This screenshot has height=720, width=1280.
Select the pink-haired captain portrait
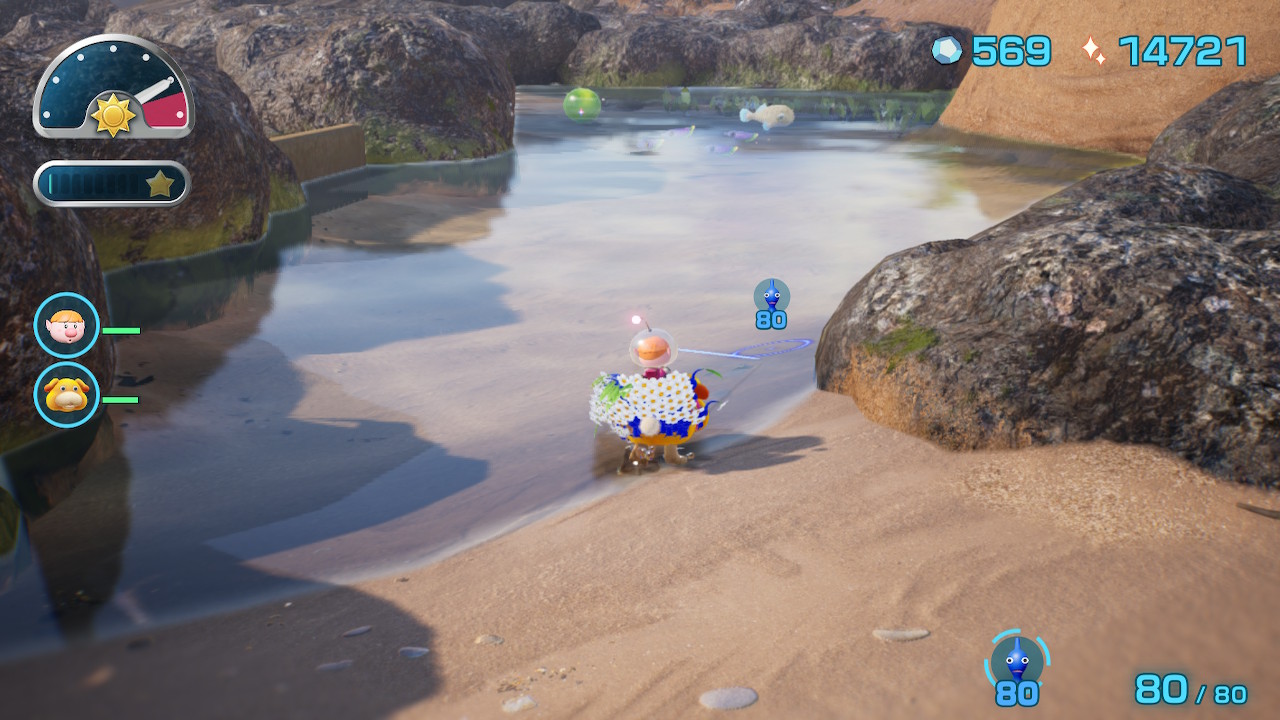click(67, 325)
